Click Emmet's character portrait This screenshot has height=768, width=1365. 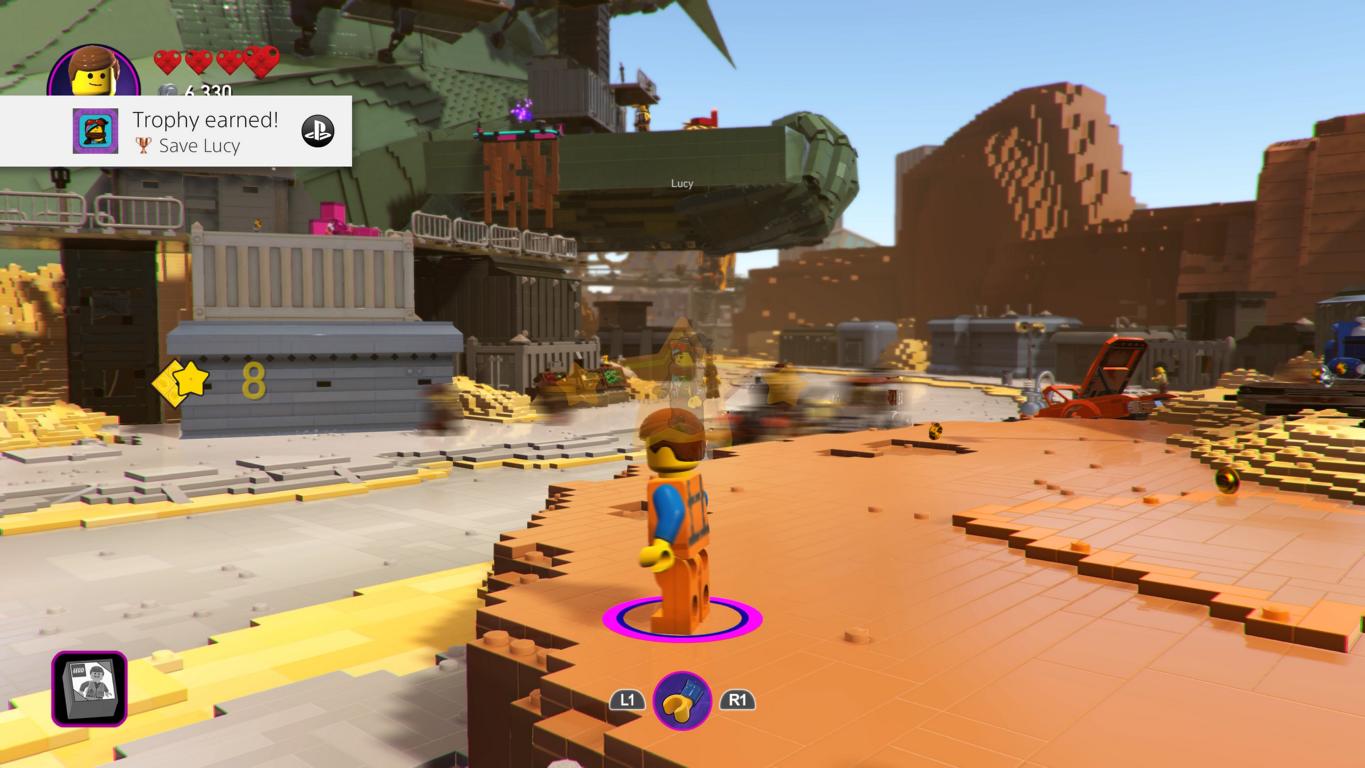[94, 71]
